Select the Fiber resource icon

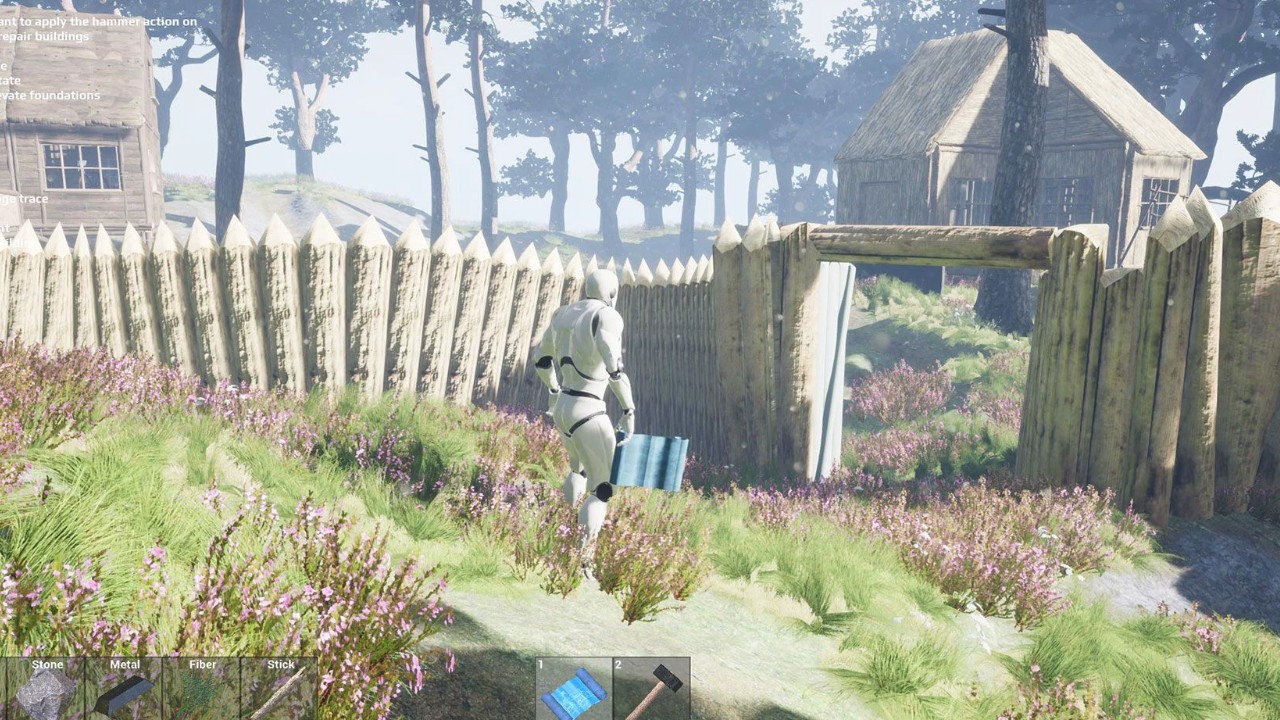200,690
